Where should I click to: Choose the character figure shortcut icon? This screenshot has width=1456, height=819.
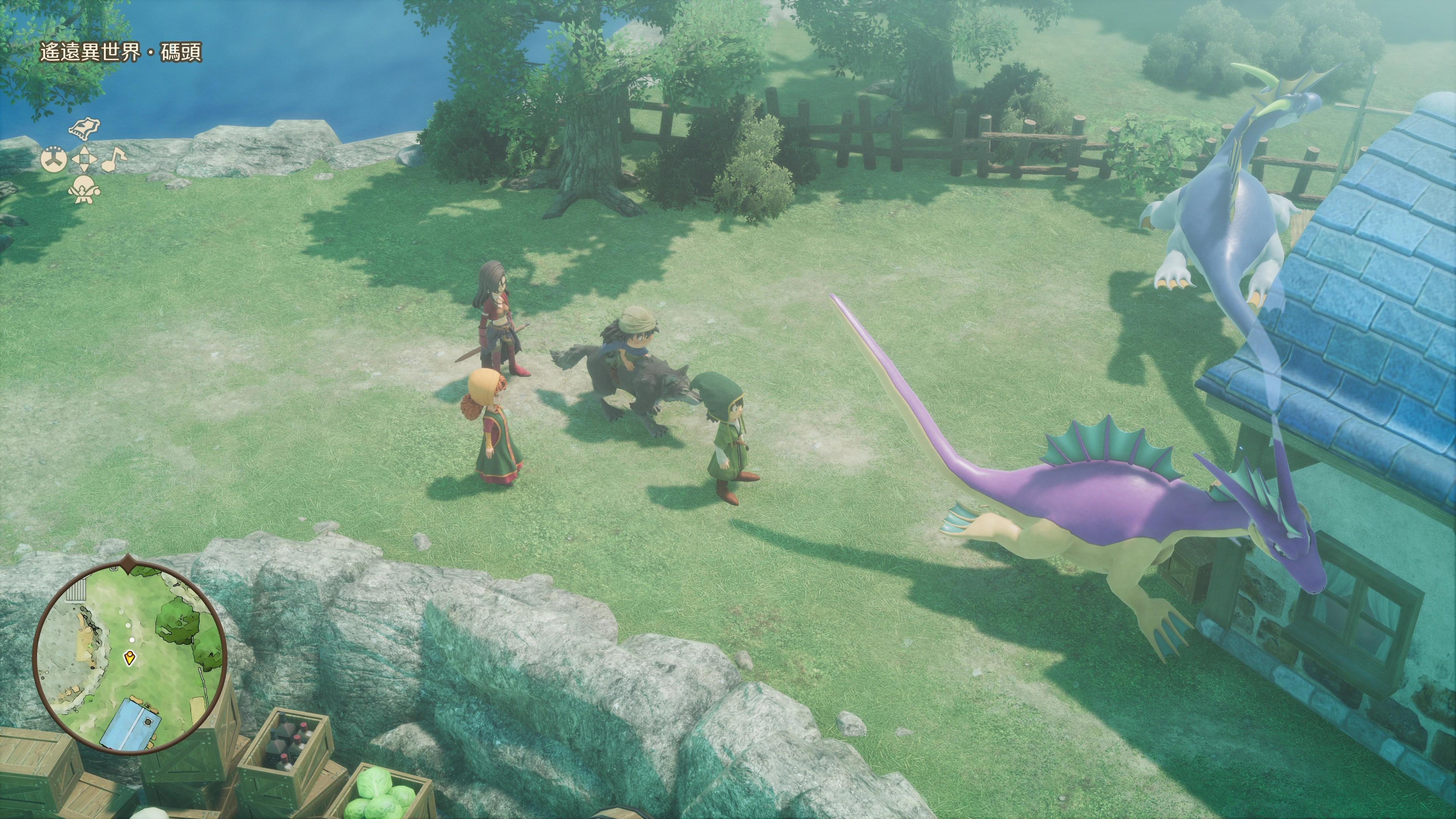[x=84, y=189]
